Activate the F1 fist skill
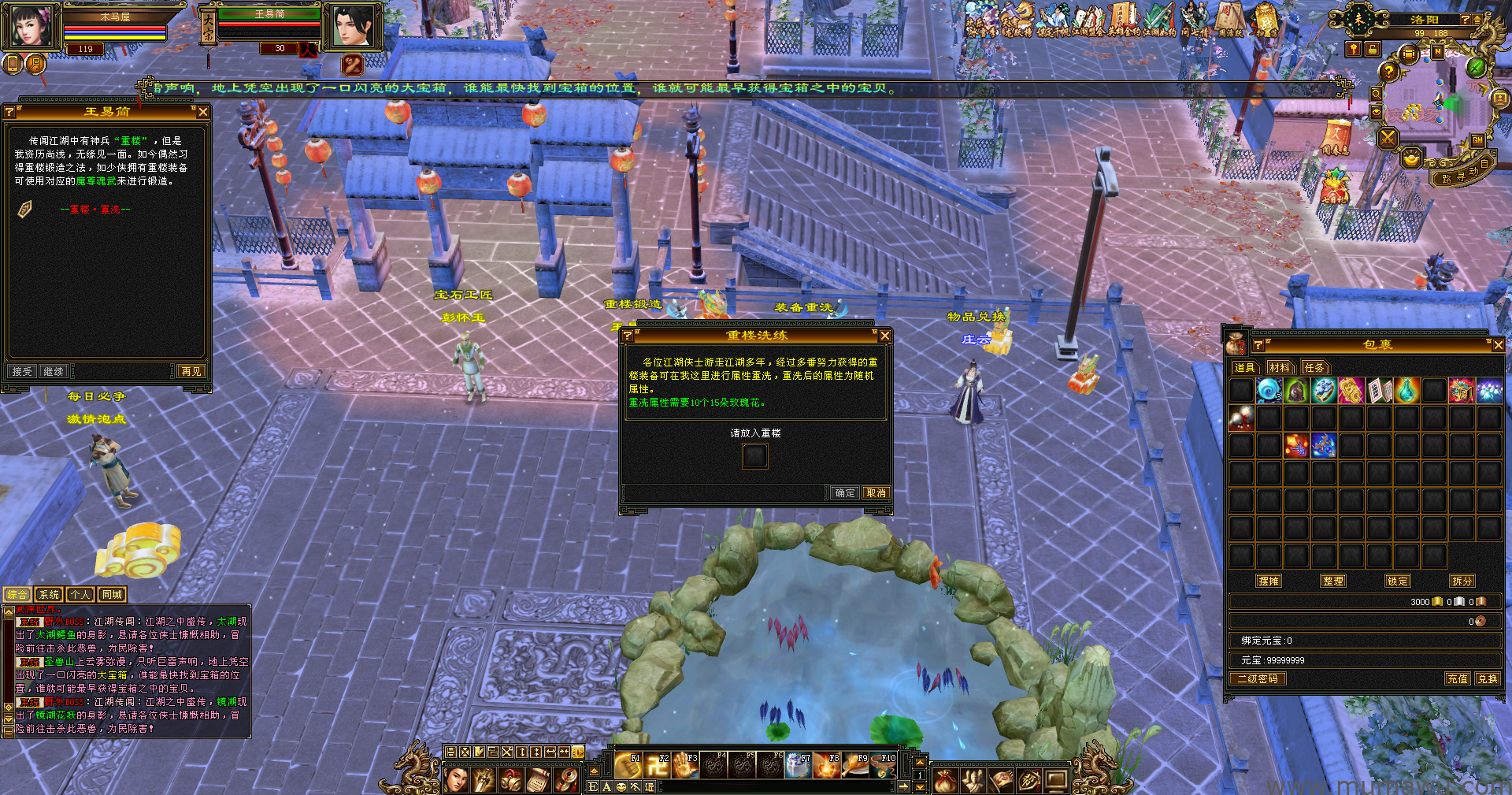The height and width of the screenshot is (795, 1512). click(x=628, y=765)
